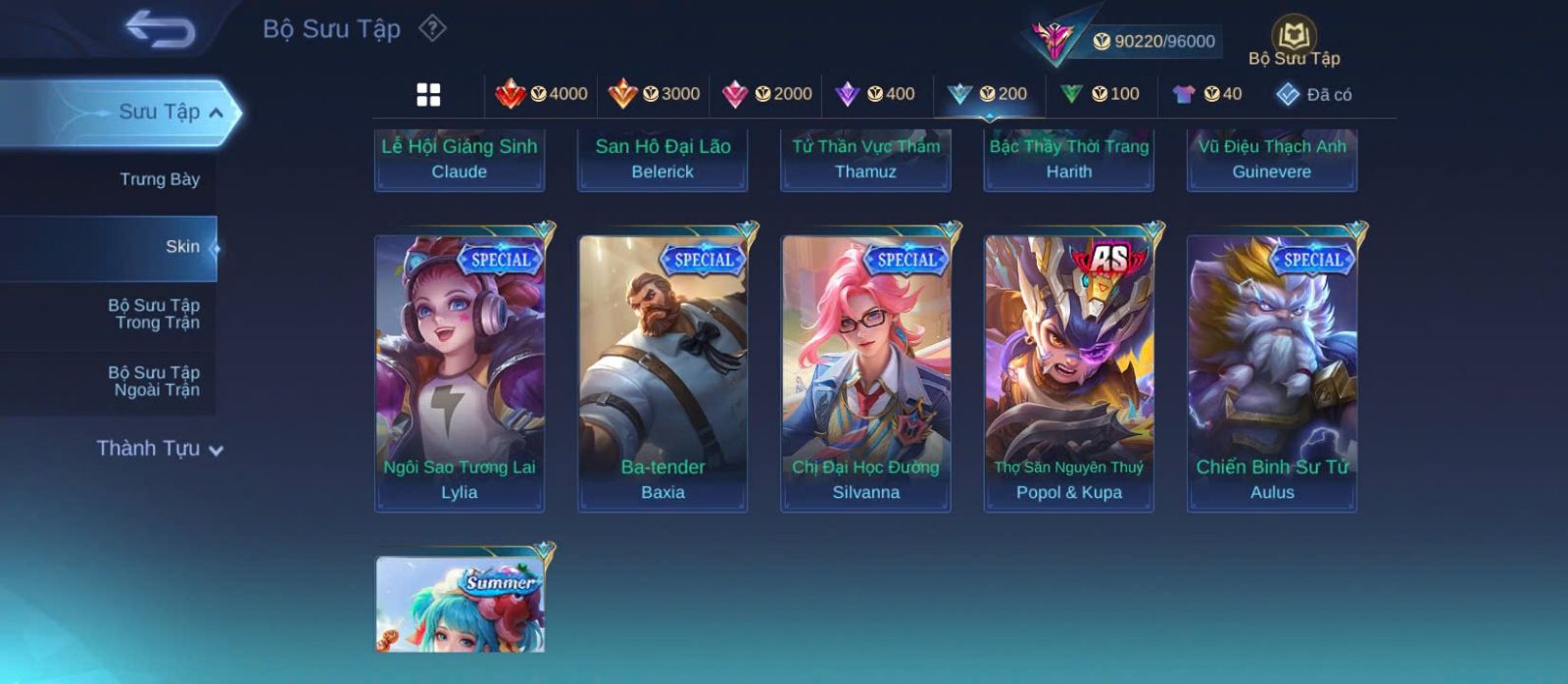Choose the 40 point shirt filter
The width and height of the screenshot is (1568, 684).
pyautogui.click(x=1207, y=94)
